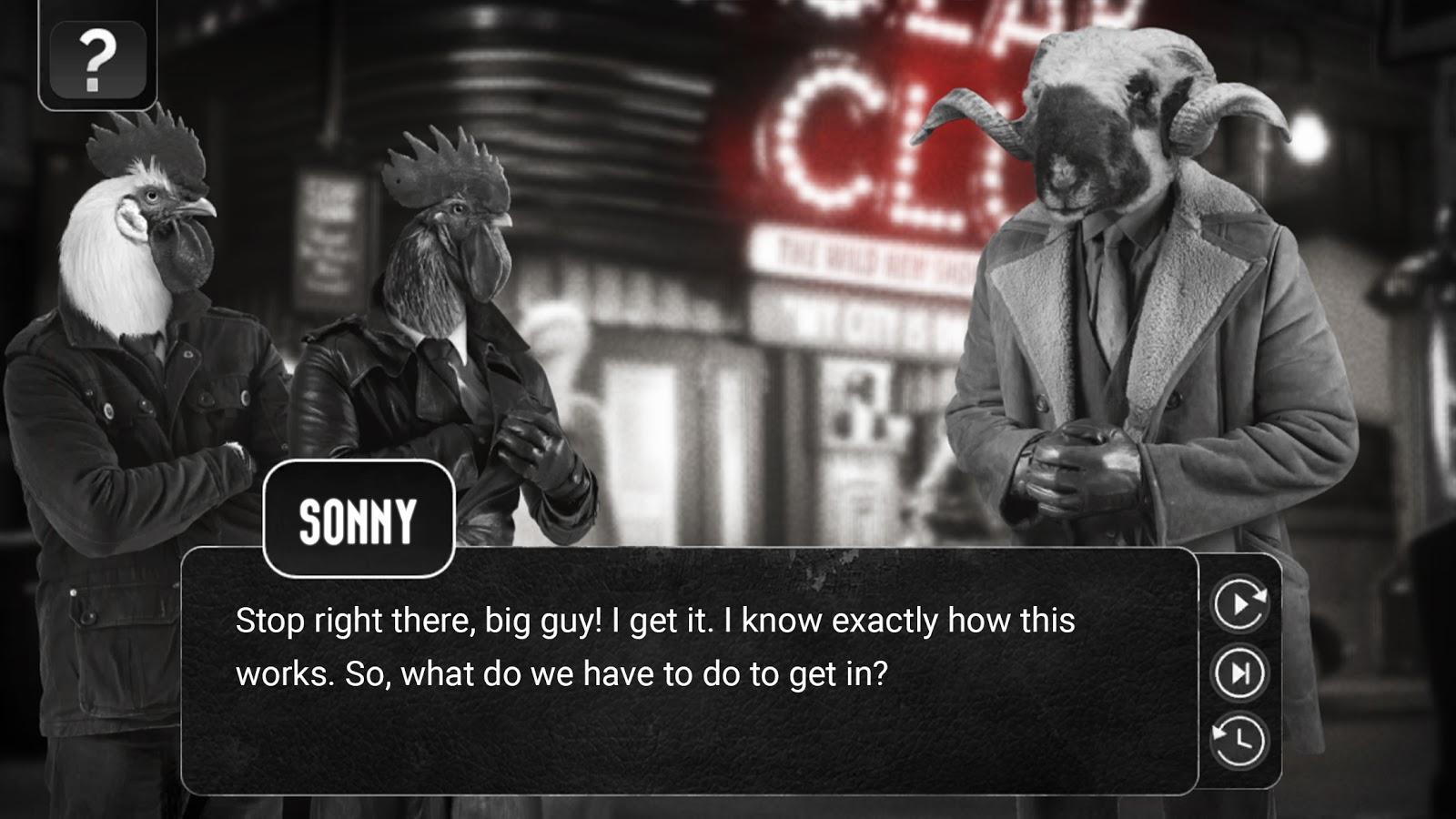Toggle fast-forward text skipping
1456x819 pixels.
click(x=1240, y=674)
